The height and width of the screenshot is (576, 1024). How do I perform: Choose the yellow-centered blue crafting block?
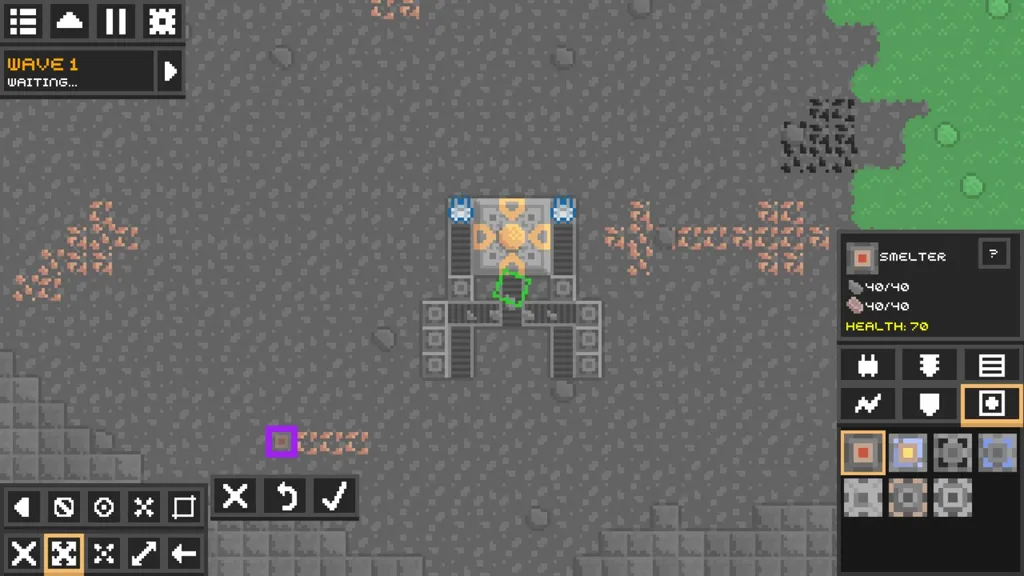(907, 452)
